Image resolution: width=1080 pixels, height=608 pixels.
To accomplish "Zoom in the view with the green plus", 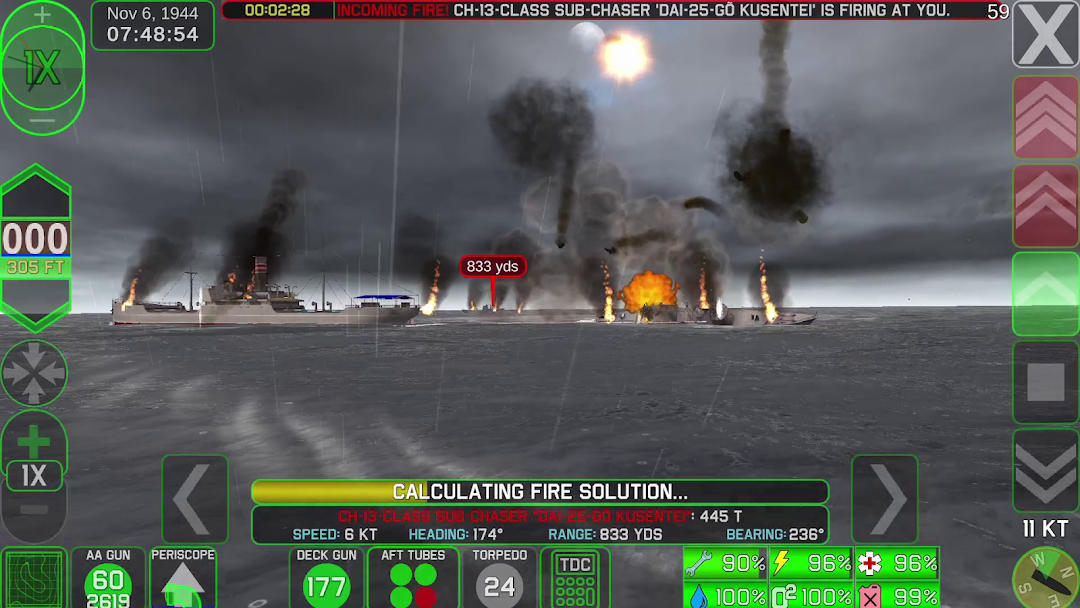I will [34, 440].
